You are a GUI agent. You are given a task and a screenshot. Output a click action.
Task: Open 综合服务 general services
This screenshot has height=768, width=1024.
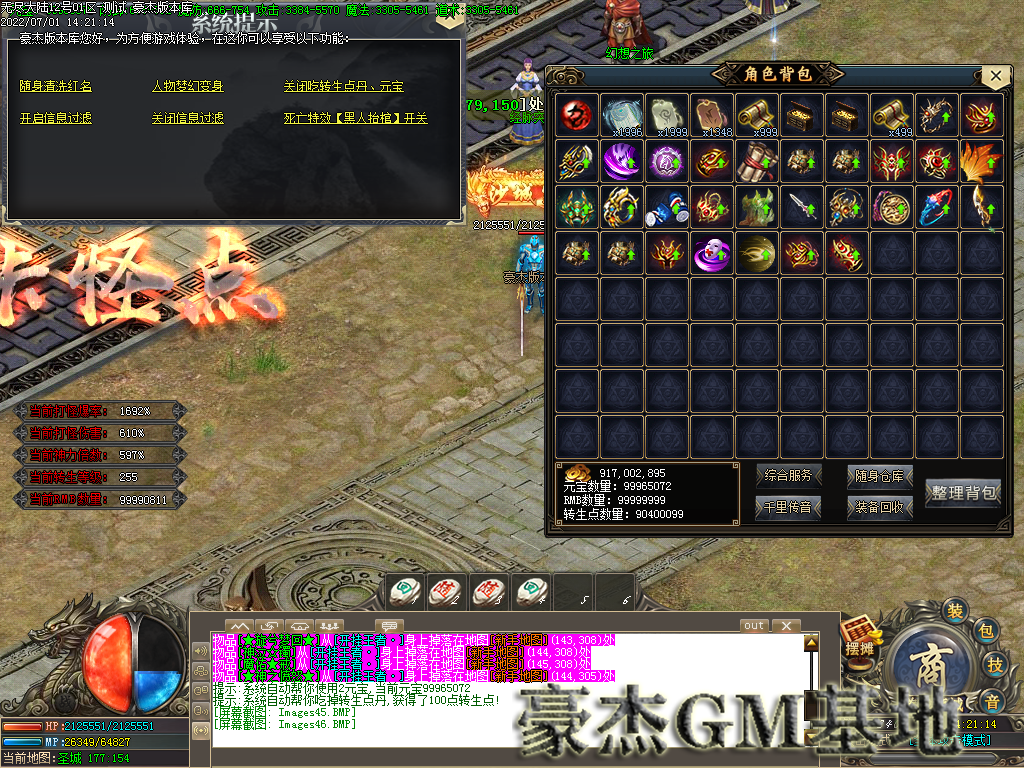(788, 476)
